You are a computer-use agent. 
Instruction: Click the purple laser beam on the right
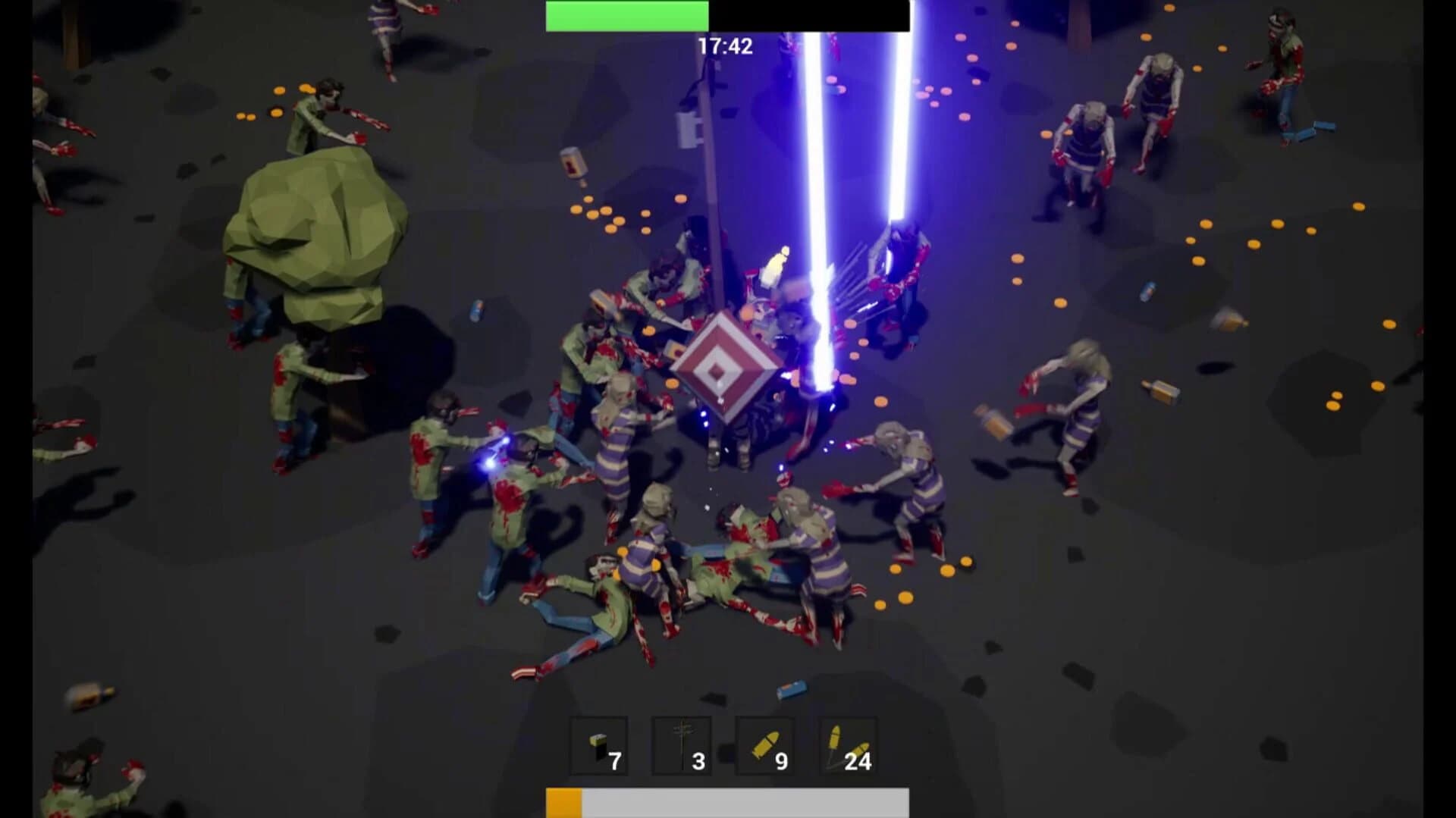899,152
